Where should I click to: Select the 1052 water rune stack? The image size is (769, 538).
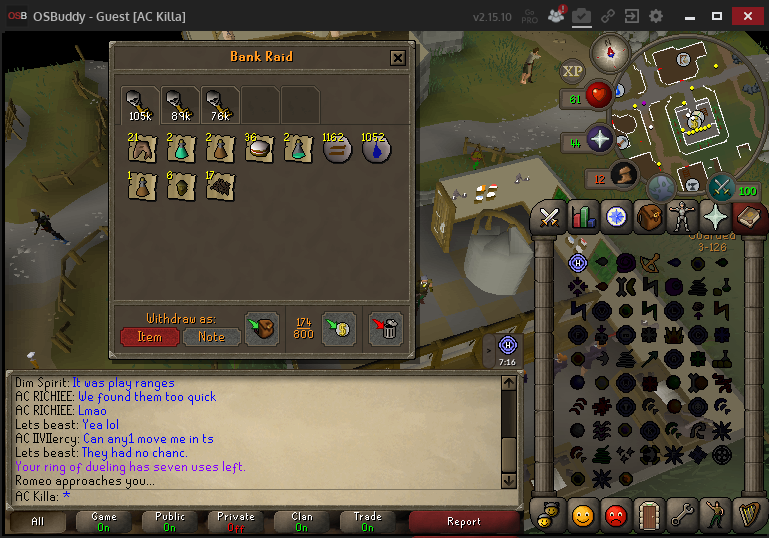pyautogui.click(x=375, y=150)
